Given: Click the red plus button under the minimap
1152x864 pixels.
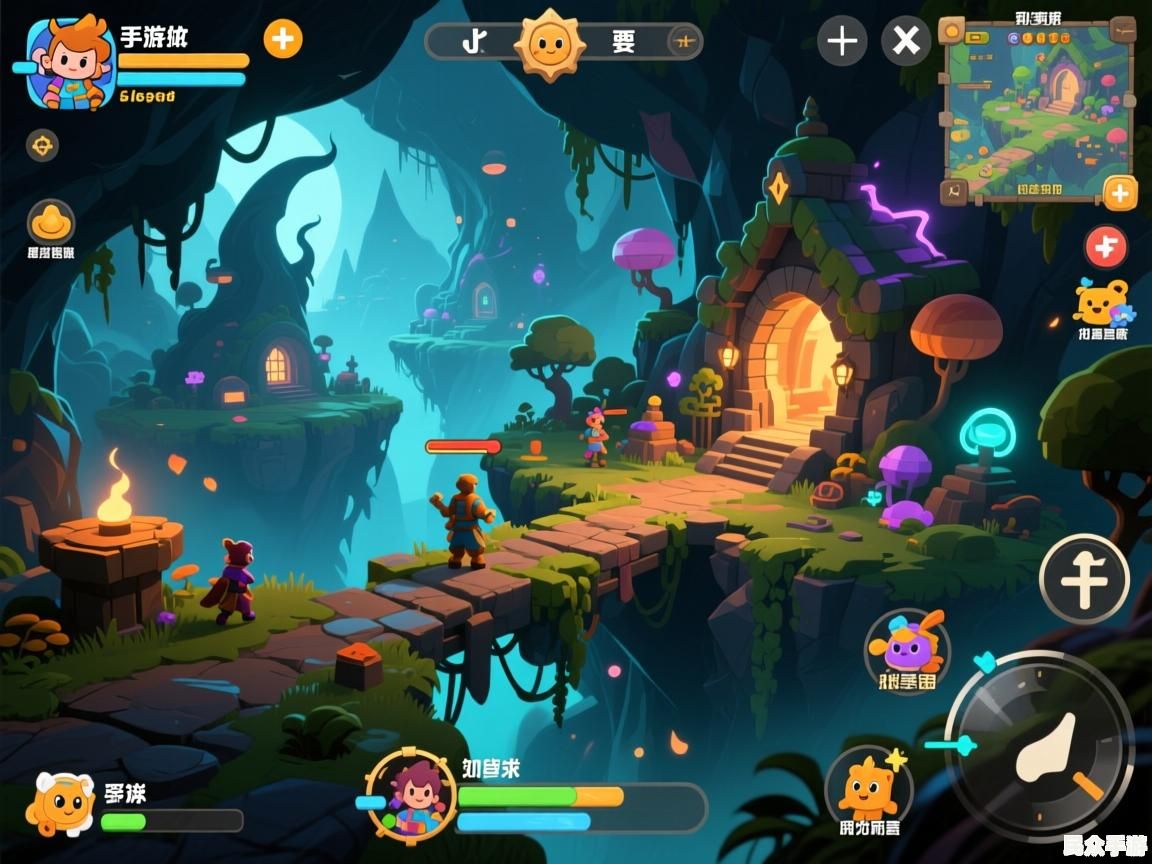Looking at the screenshot, I should click(1106, 246).
